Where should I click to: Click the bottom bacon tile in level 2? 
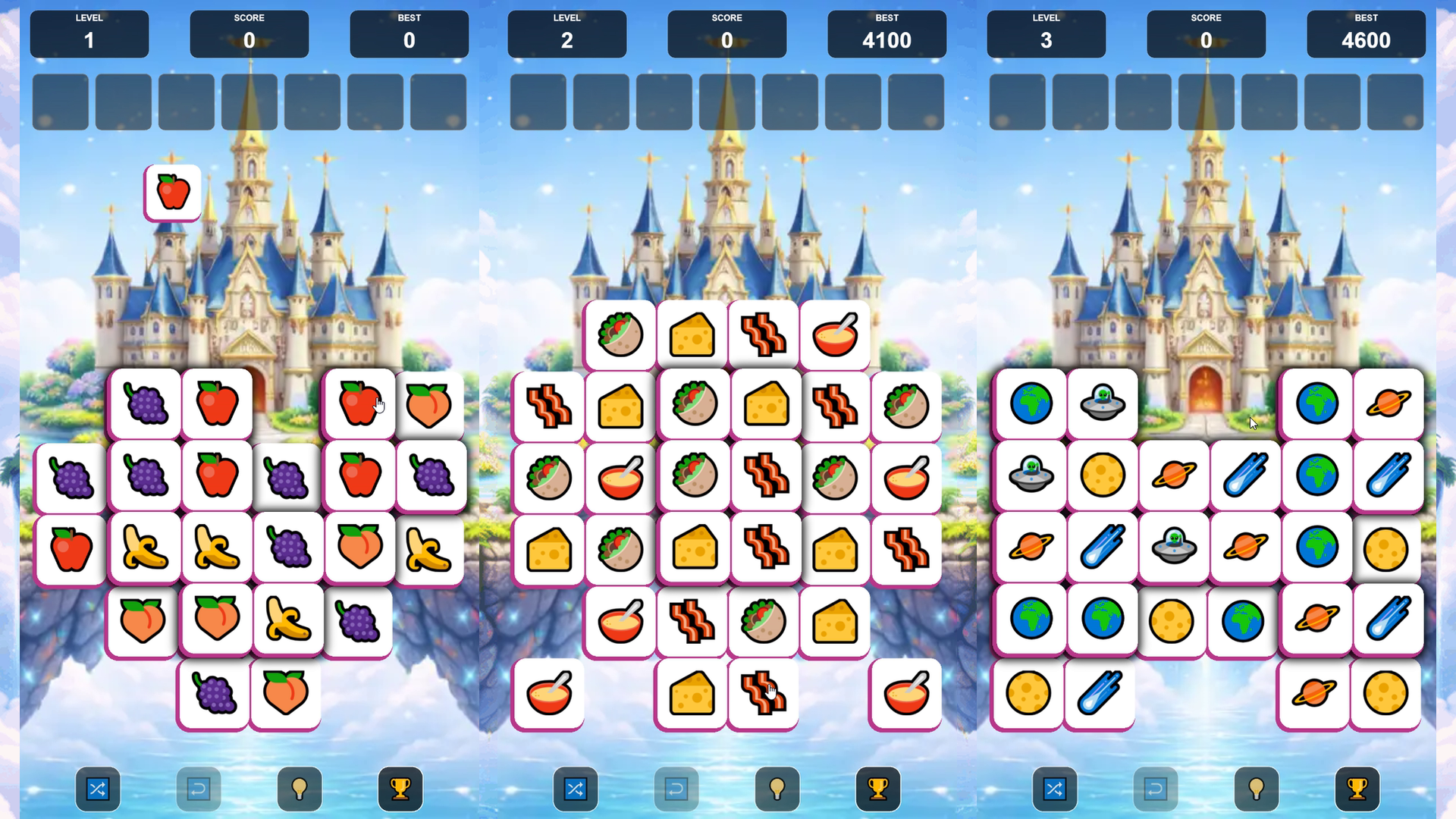click(x=764, y=694)
